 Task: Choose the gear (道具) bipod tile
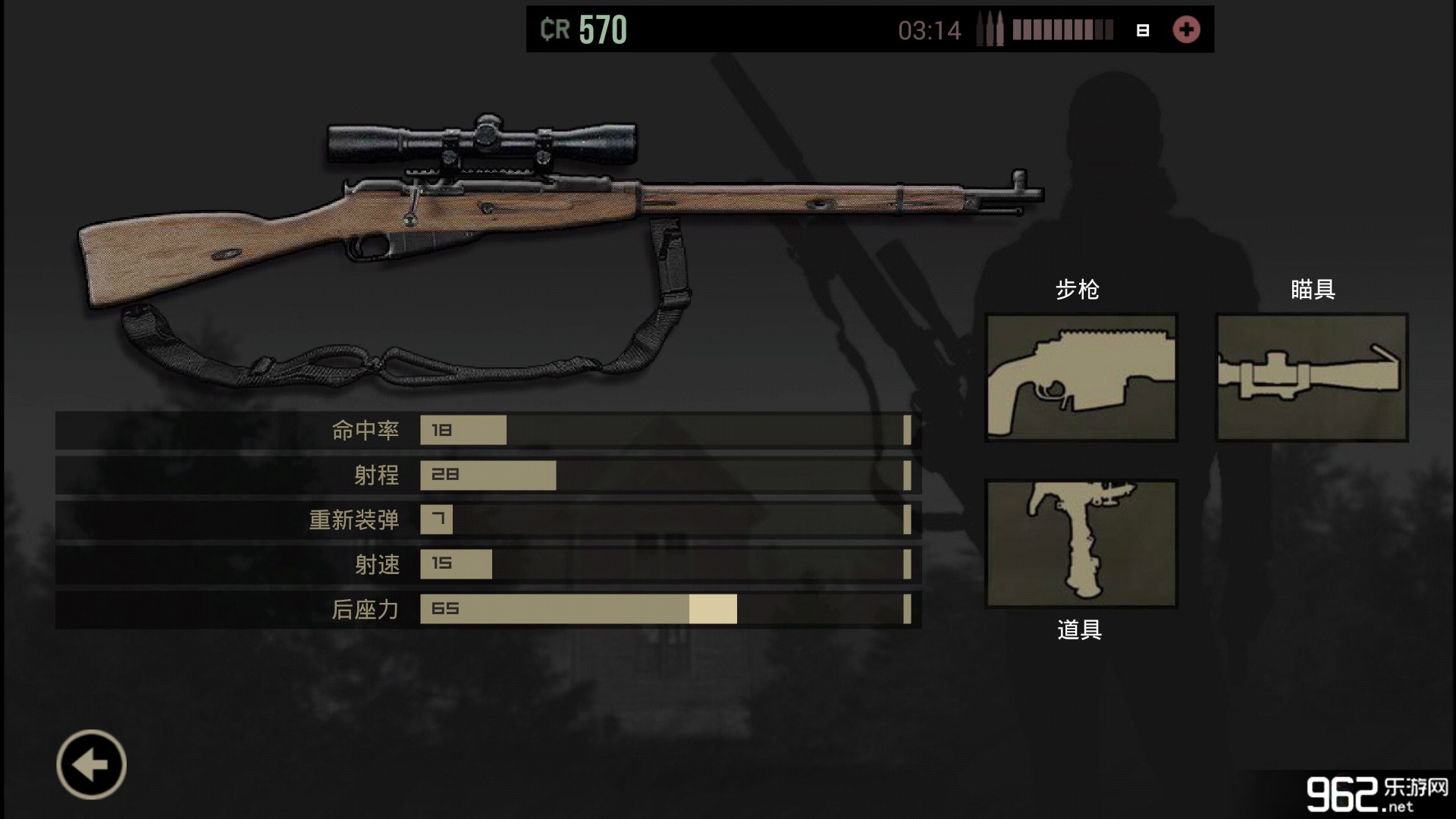point(1081,543)
